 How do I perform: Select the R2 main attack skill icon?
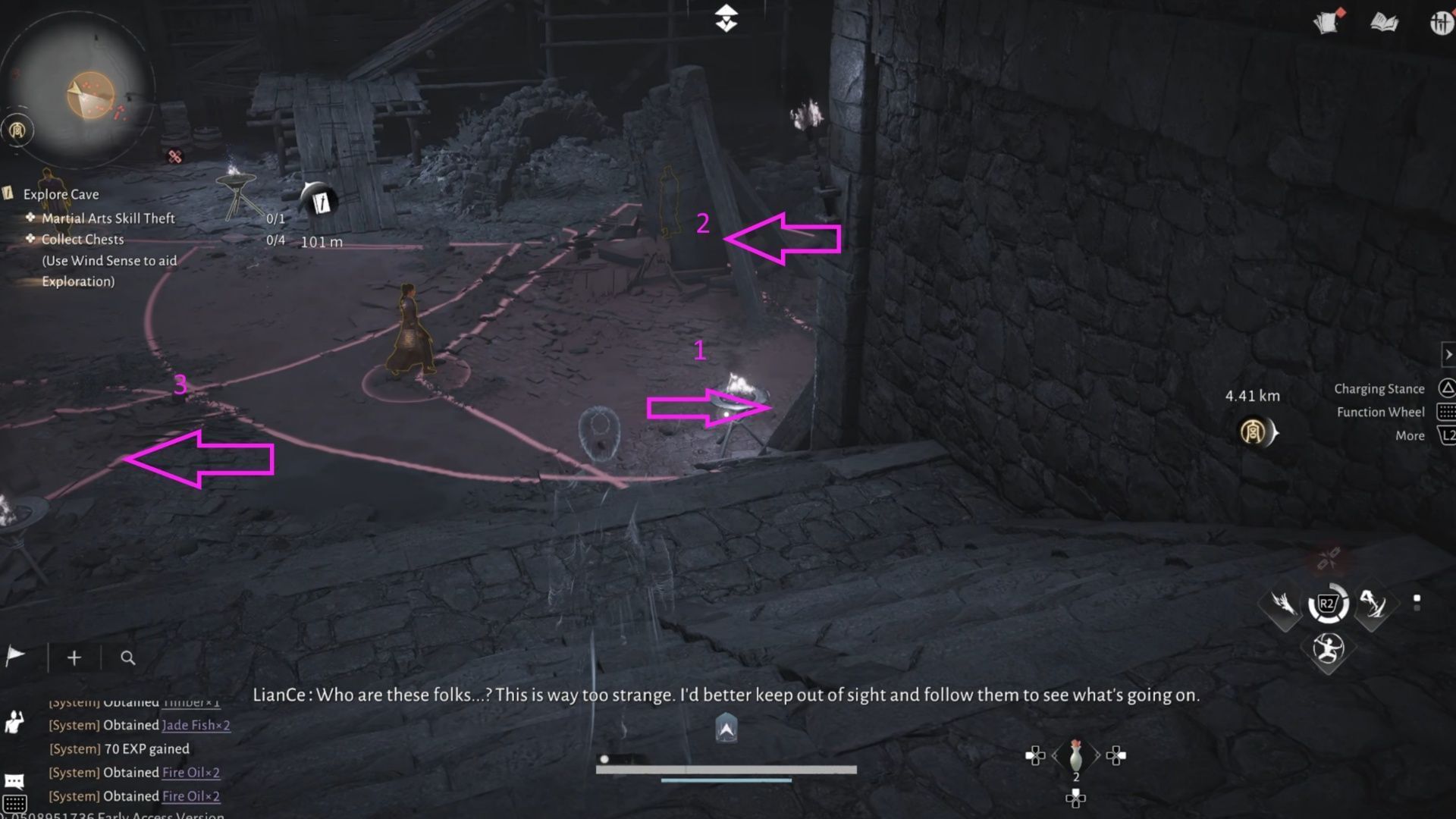1329,604
